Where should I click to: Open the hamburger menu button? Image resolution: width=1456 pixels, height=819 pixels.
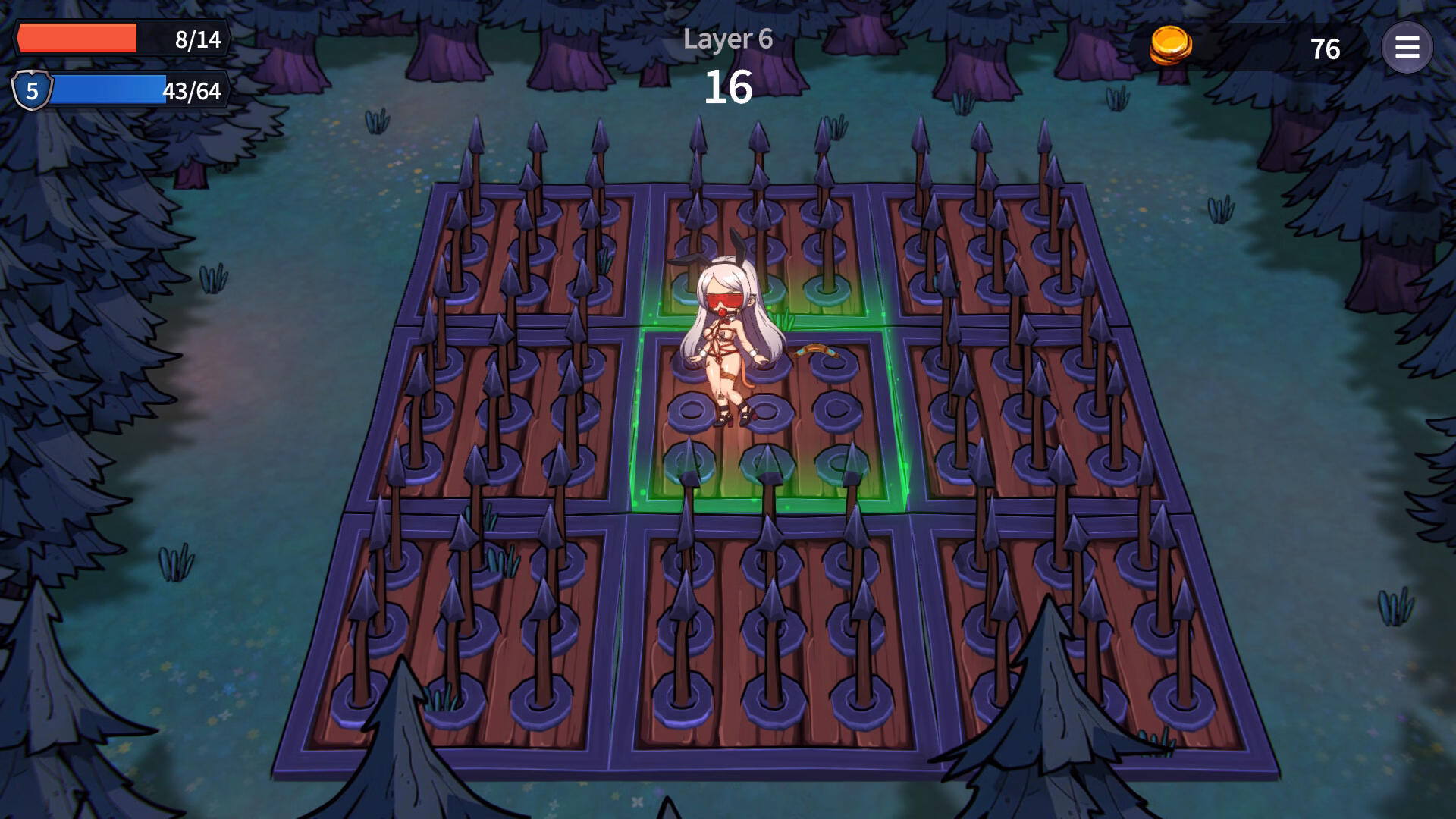pos(1407,48)
